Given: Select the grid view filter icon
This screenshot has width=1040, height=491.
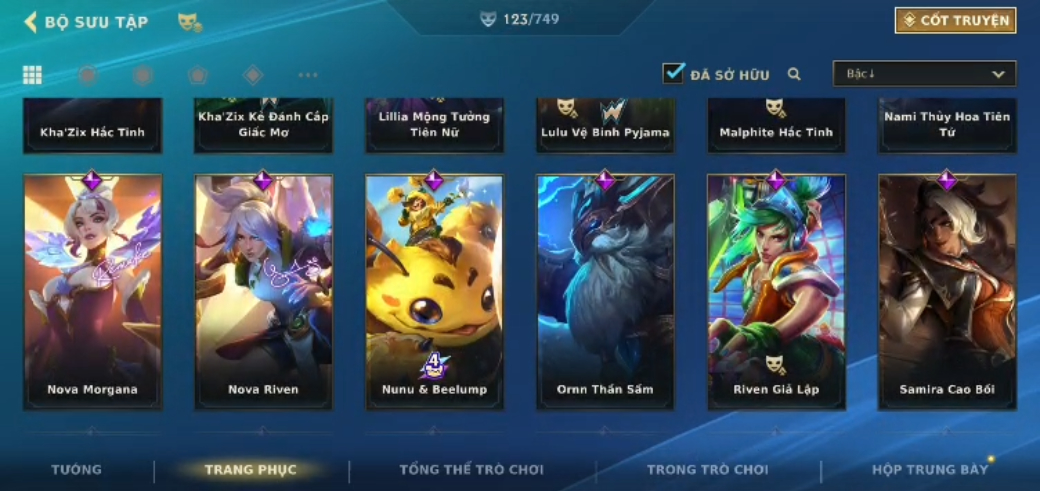Looking at the screenshot, I should [32, 75].
